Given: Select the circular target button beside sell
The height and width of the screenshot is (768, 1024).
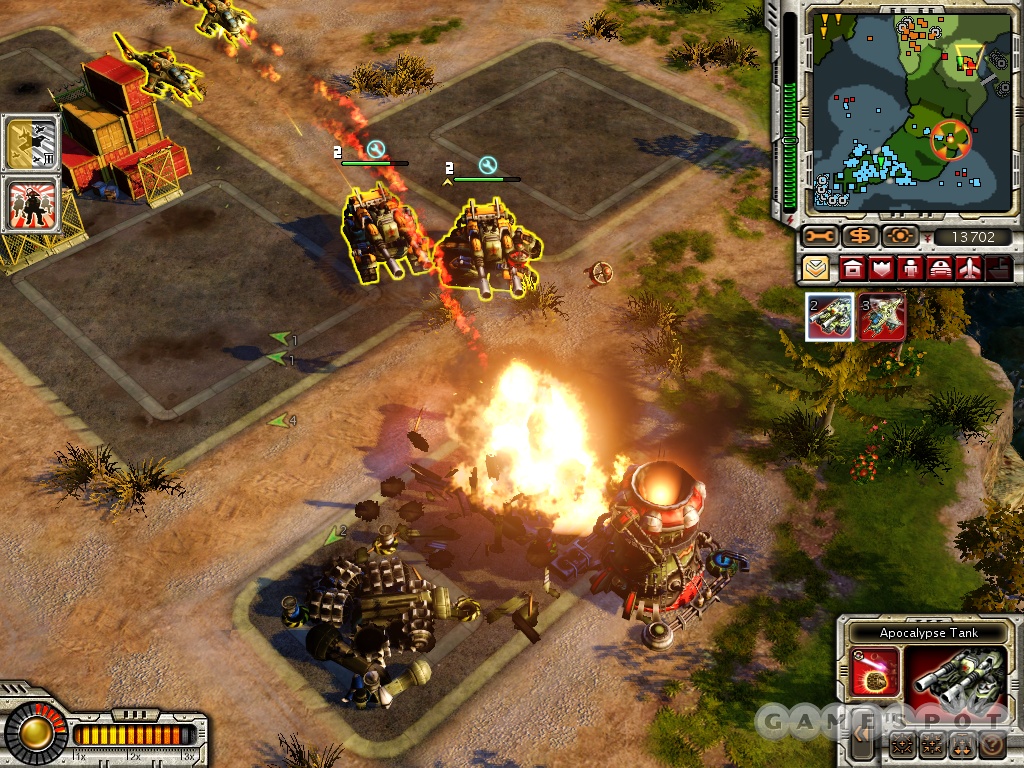Looking at the screenshot, I should point(900,237).
